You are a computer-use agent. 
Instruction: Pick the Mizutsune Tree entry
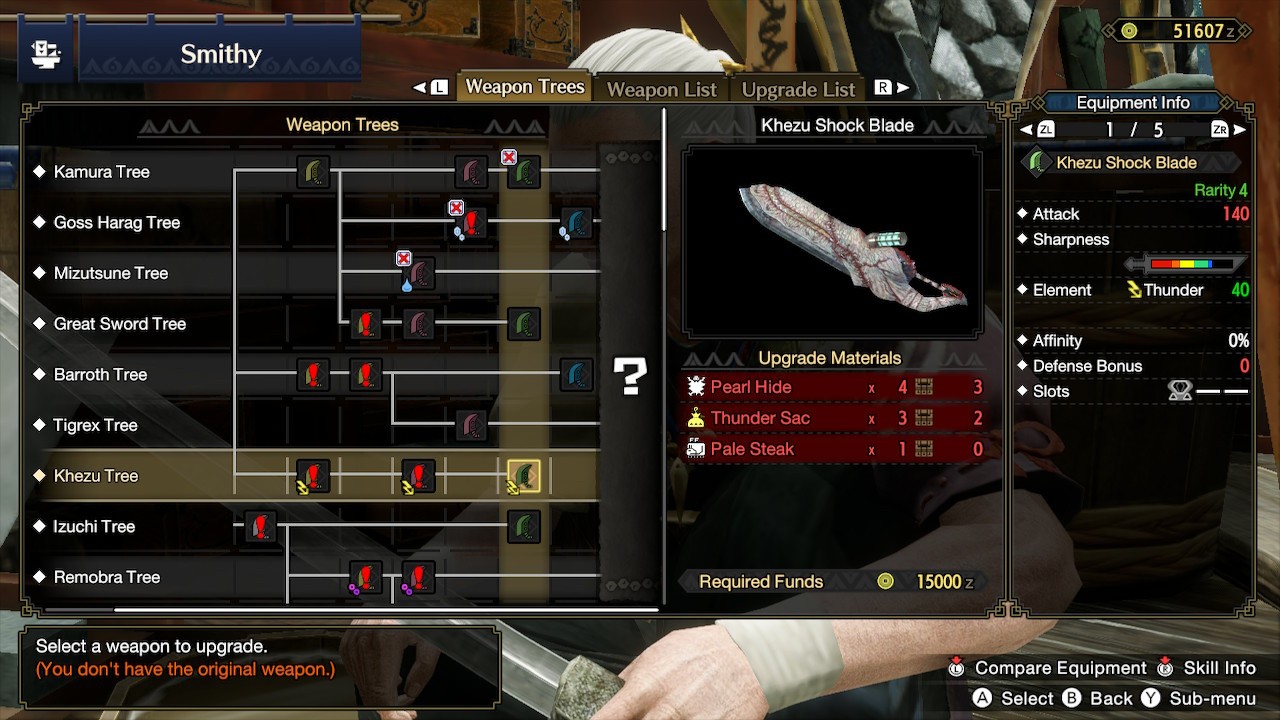[110, 273]
